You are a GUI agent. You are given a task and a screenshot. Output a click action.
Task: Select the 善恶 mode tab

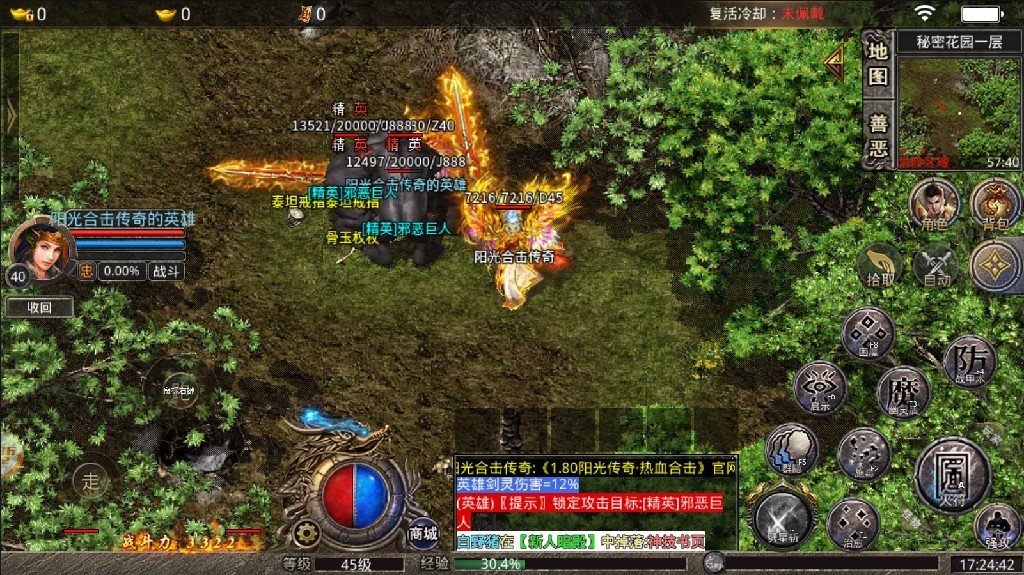877,134
